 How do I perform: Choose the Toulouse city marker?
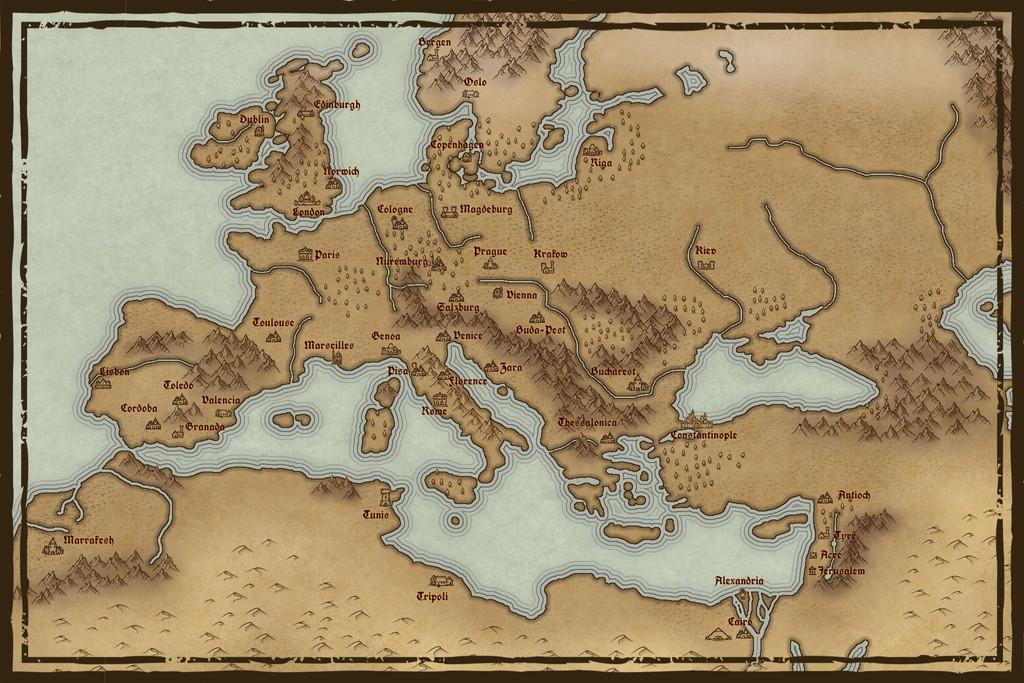click(x=272, y=337)
